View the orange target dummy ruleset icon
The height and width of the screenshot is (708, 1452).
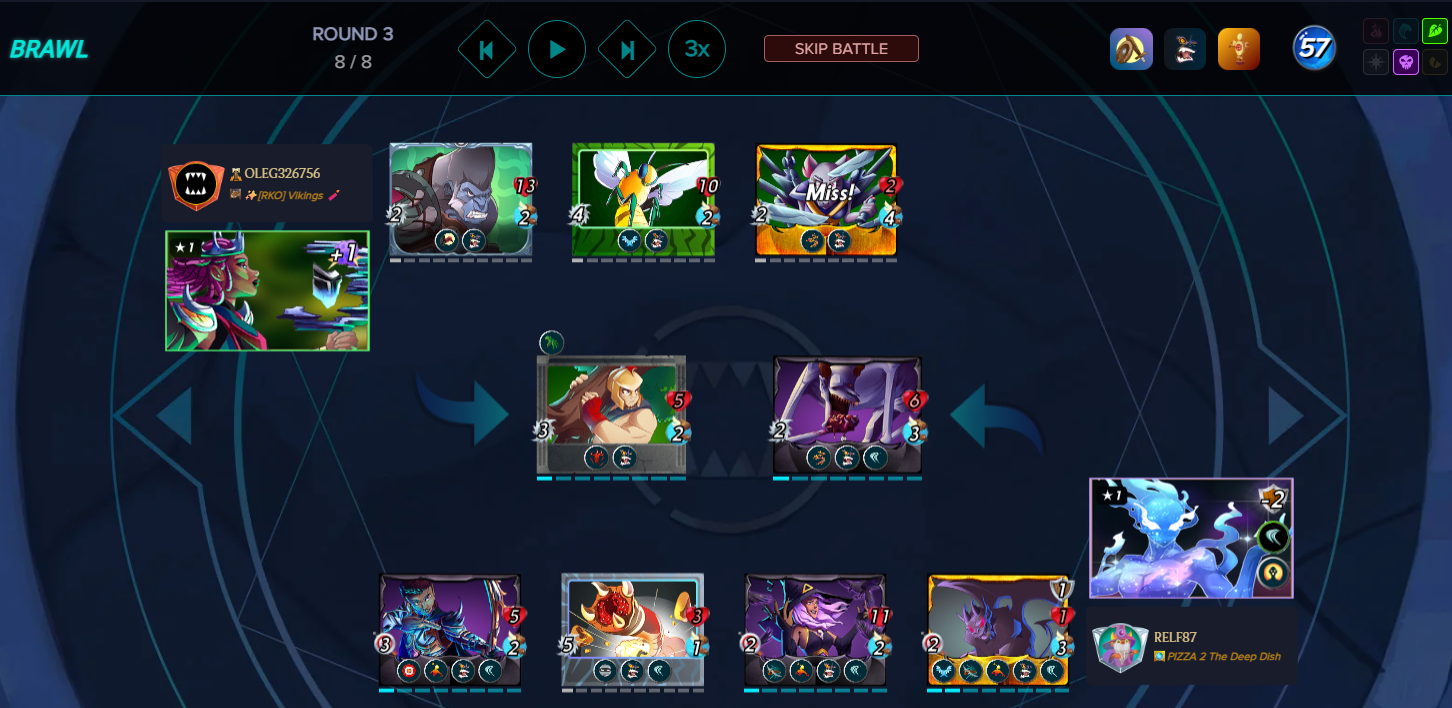(1239, 49)
